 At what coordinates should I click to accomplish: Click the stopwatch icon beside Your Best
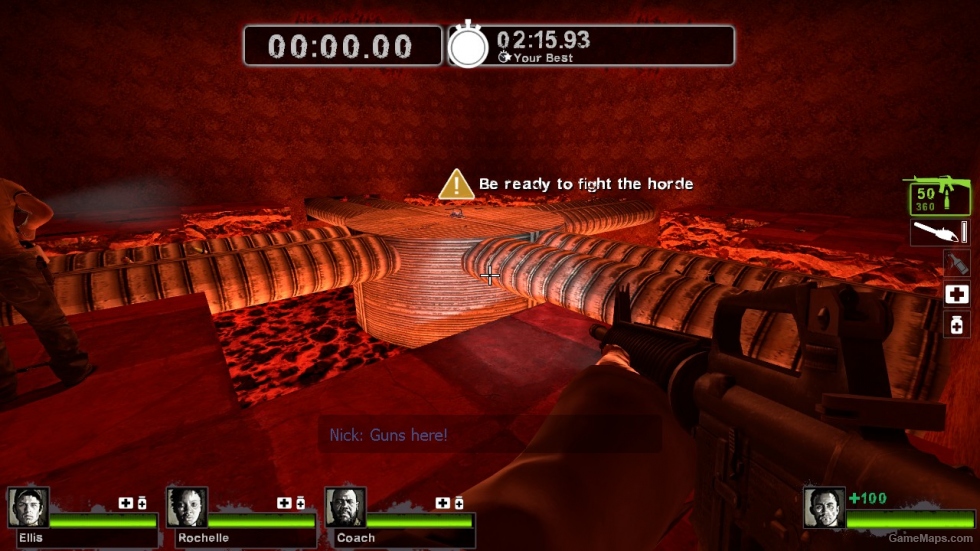pos(467,46)
